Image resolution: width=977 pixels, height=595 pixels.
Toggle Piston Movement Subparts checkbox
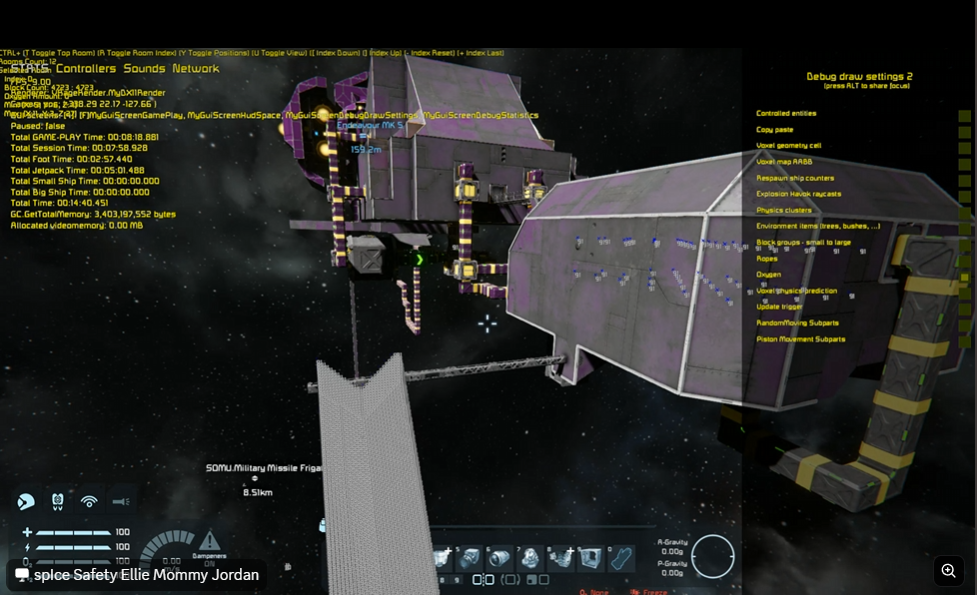pos(964,340)
